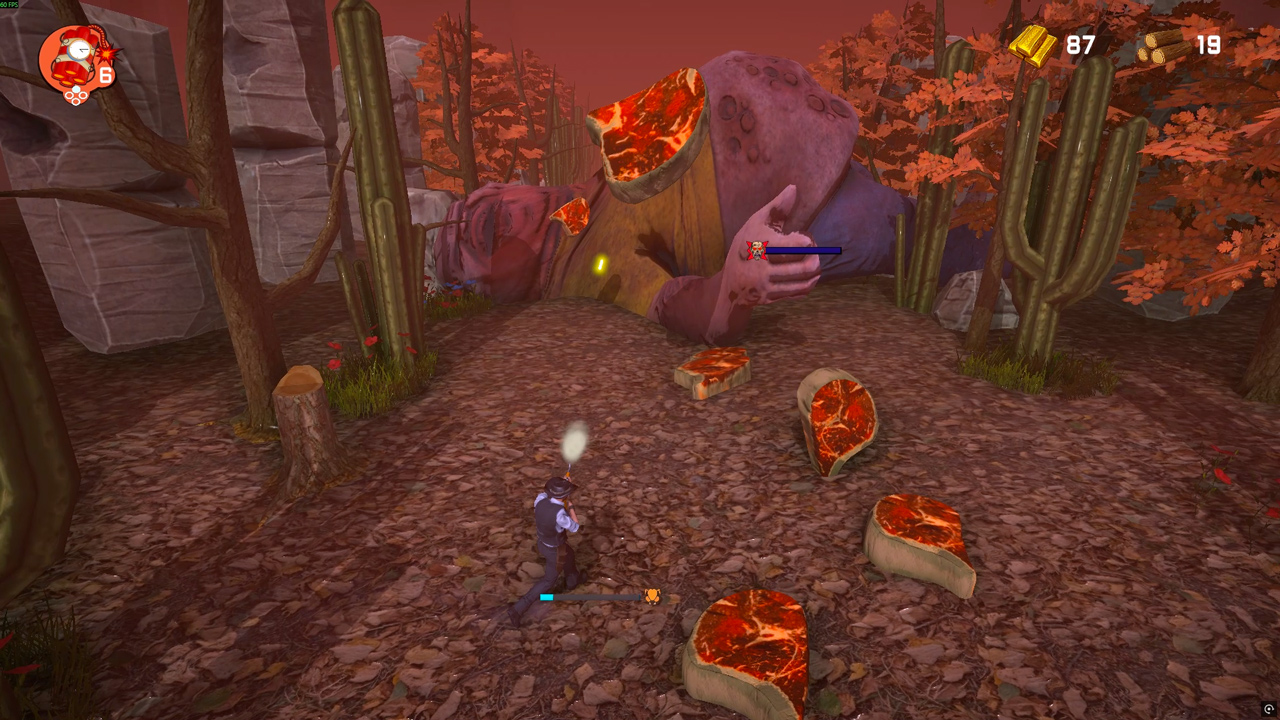Click the 60 FPS counter readout
This screenshot has width=1280, height=720.
click(x=10, y=3)
